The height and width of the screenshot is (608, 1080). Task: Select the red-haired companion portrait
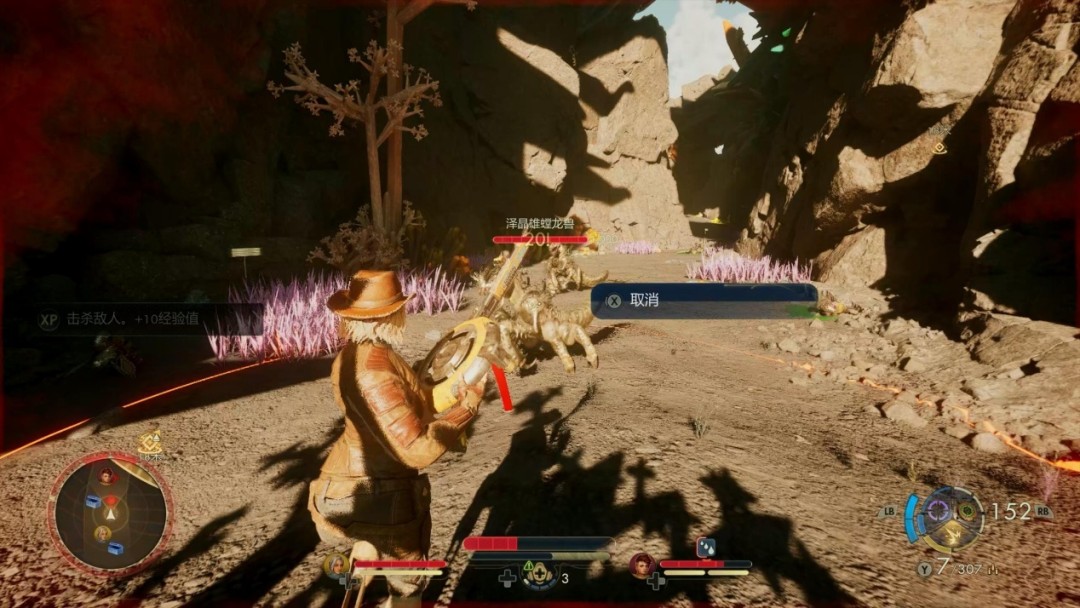pos(642,565)
